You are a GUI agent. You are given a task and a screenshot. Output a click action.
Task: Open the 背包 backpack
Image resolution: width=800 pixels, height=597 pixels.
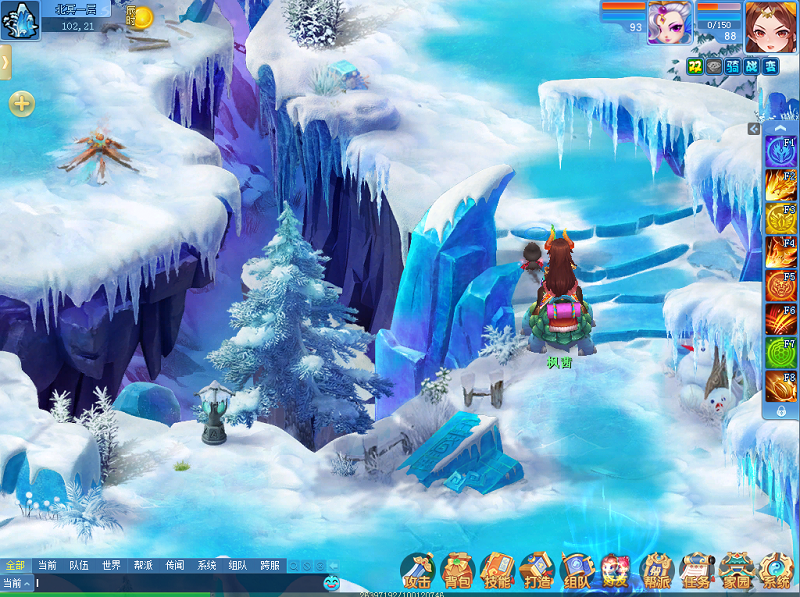pyautogui.click(x=457, y=570)
